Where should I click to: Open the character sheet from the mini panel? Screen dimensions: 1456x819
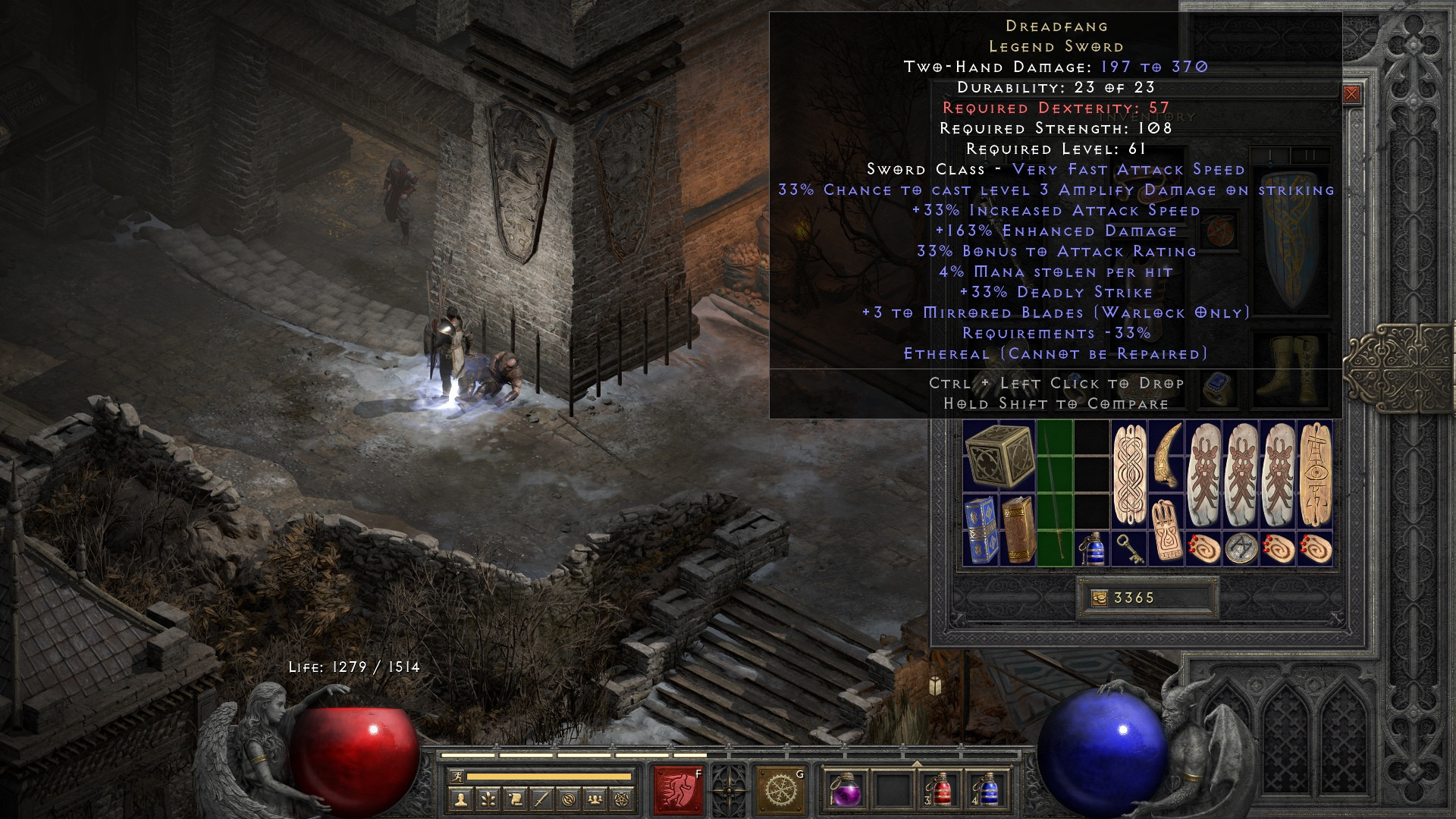point(460,799)
